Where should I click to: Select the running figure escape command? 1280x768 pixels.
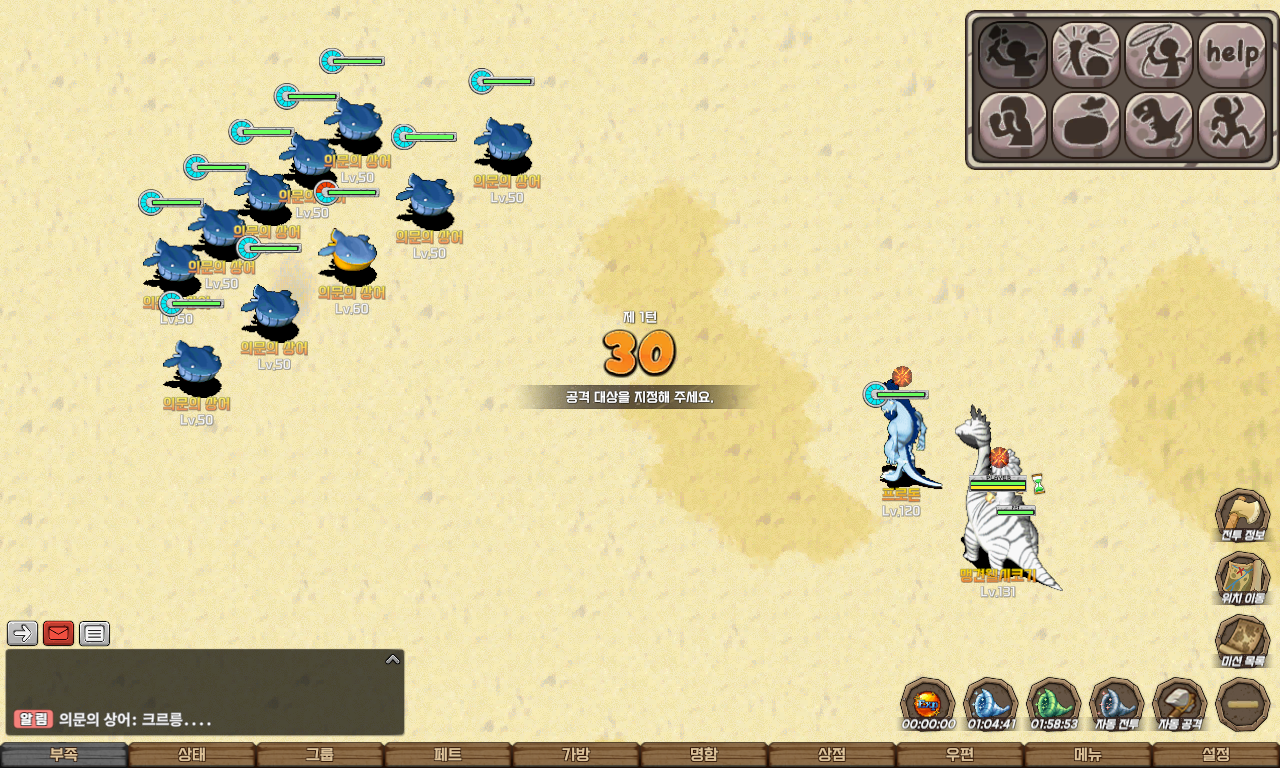coord(1232,125)
